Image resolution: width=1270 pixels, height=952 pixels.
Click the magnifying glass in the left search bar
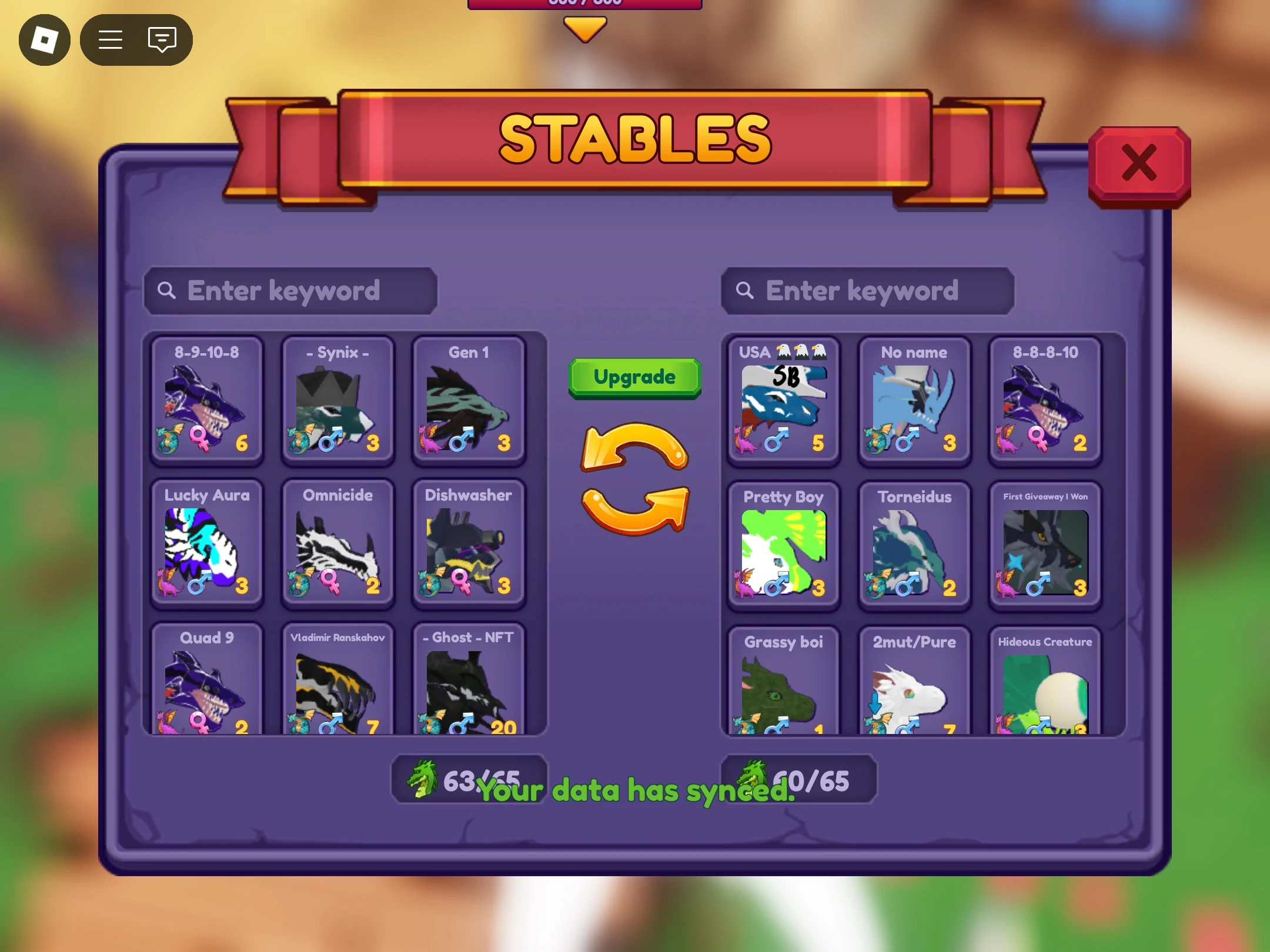[167, 290]
